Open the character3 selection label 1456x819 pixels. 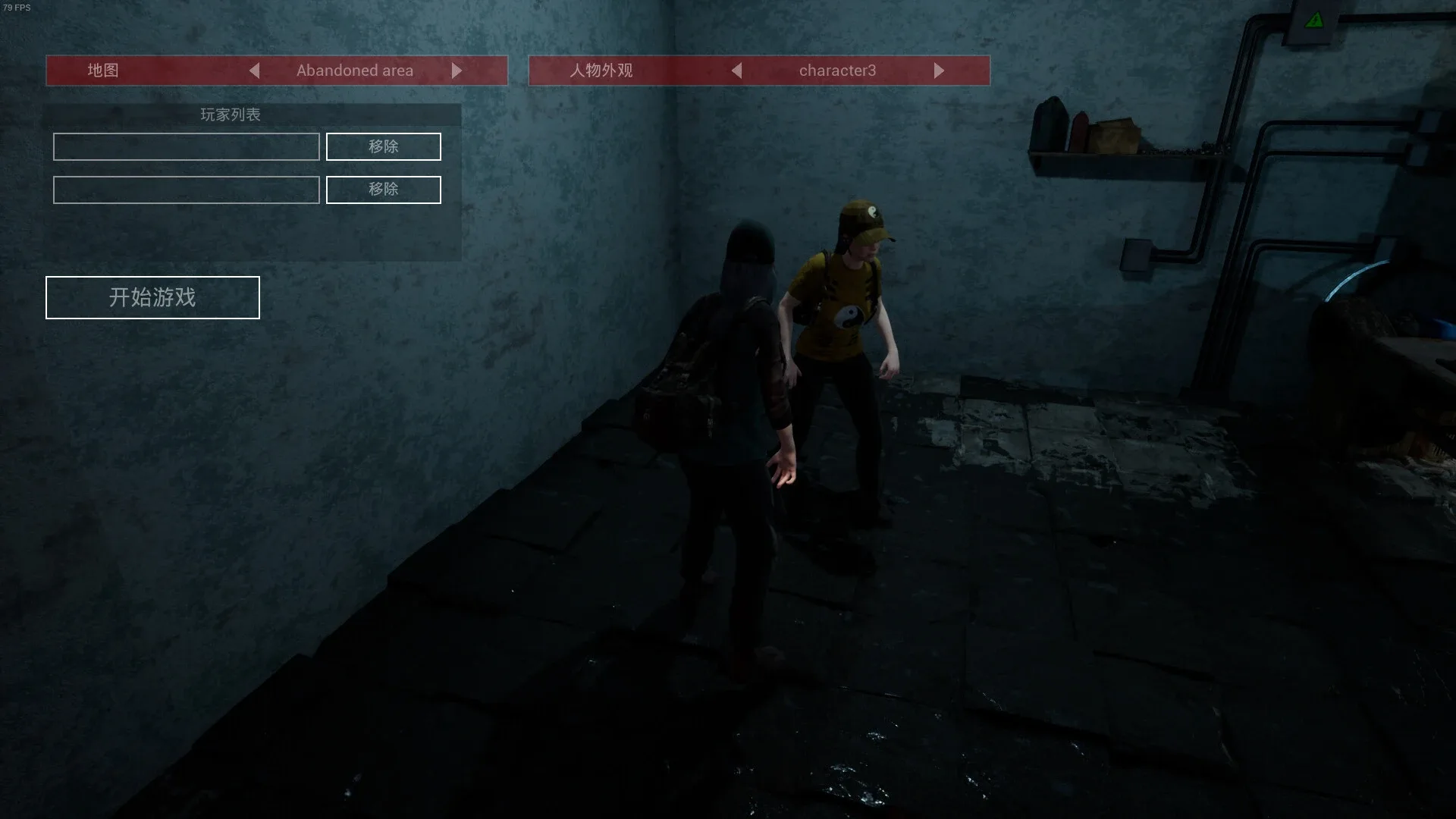point(838,71)
